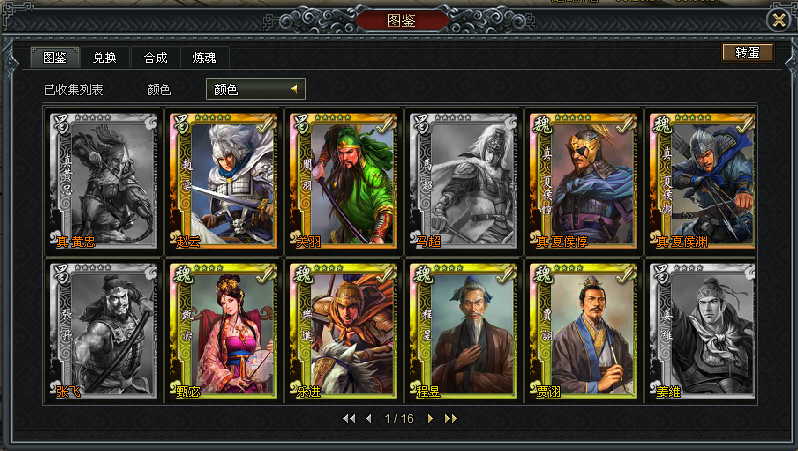The width and height of the screenshot is (798, 451).
Task: Pick the 马超 card
Action: [461, 180]
